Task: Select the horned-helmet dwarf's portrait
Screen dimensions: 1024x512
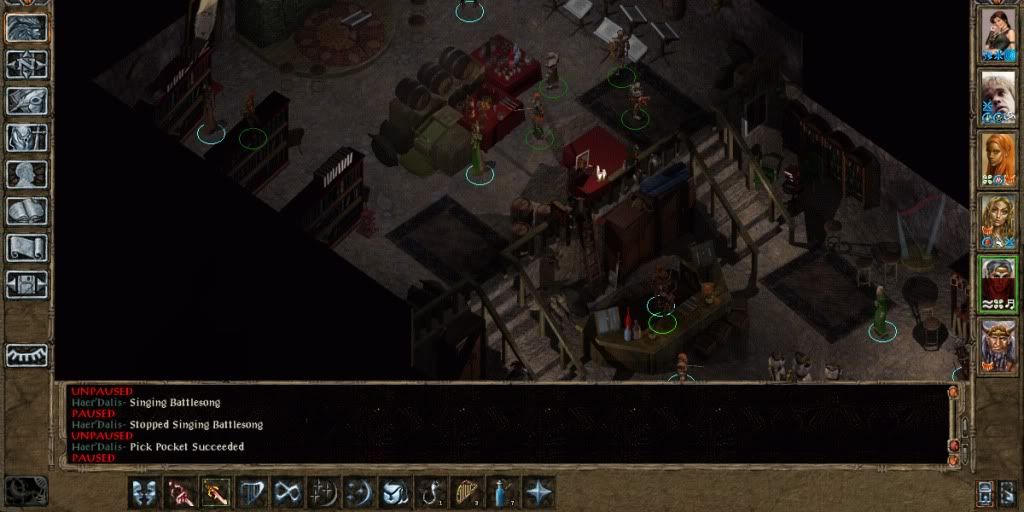Action: (997, 346)
